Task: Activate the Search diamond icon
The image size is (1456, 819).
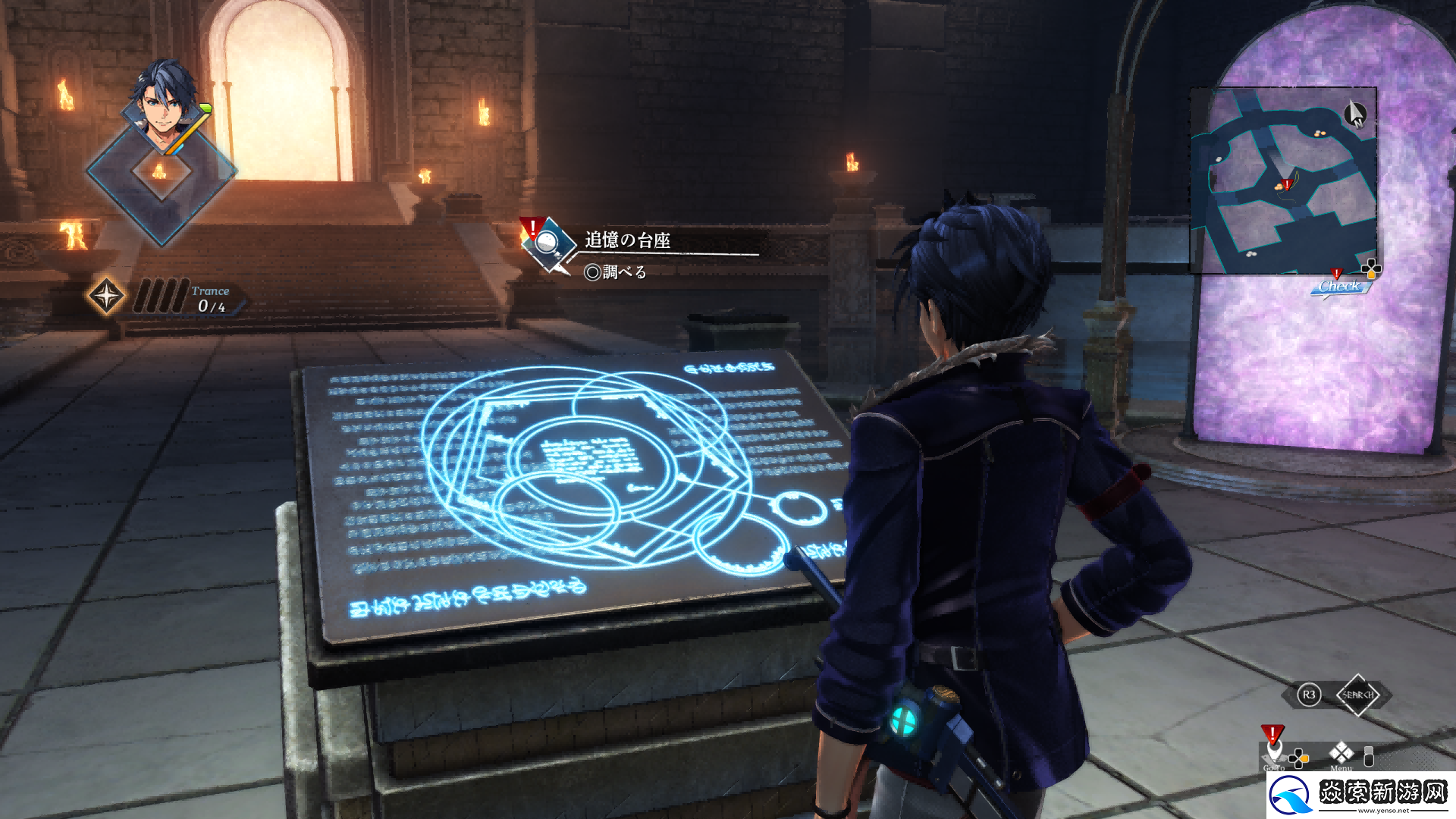Action: click(x=1357, y=695)
